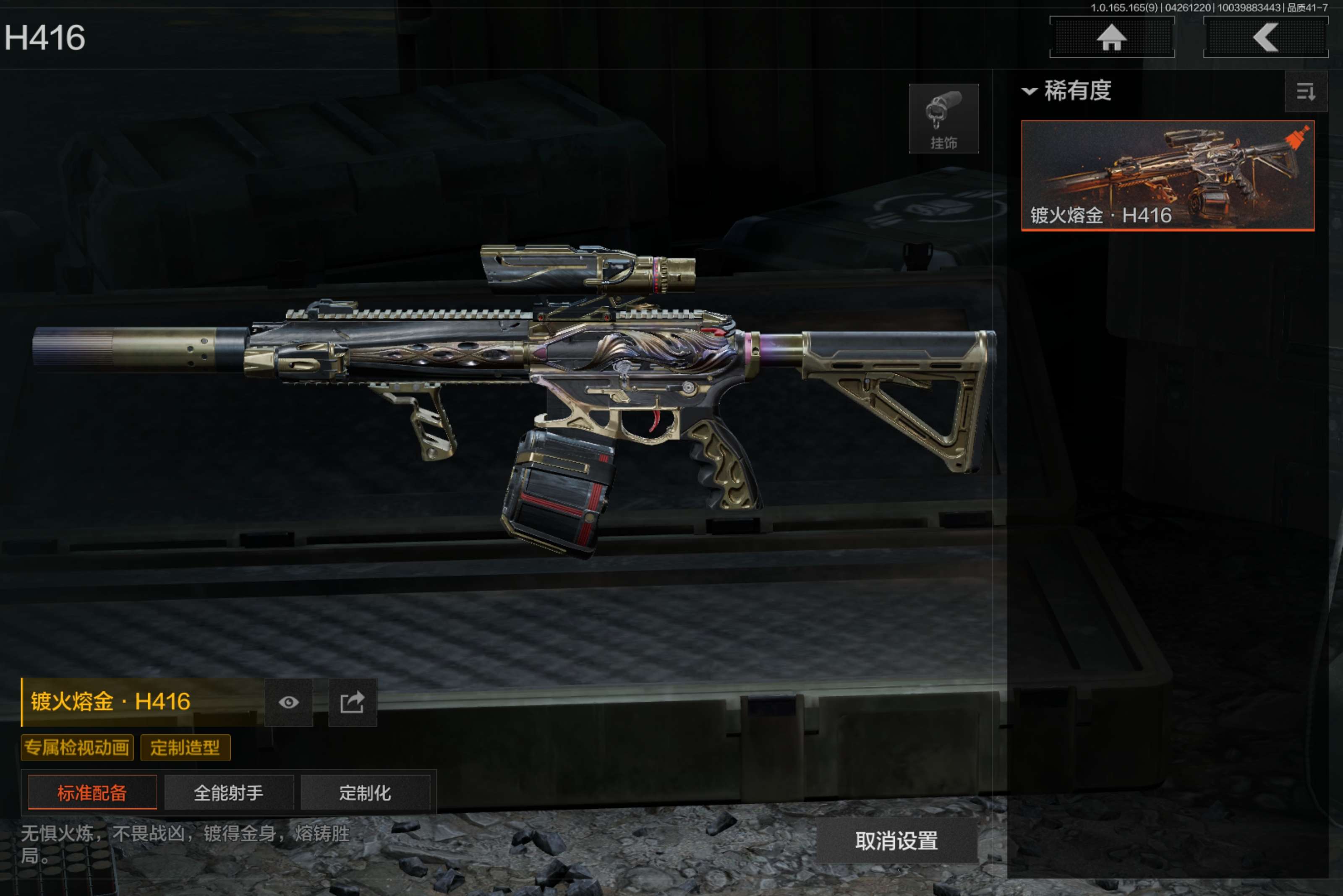Return to the home screen
1343x896 pixels.
(1111, 38)
